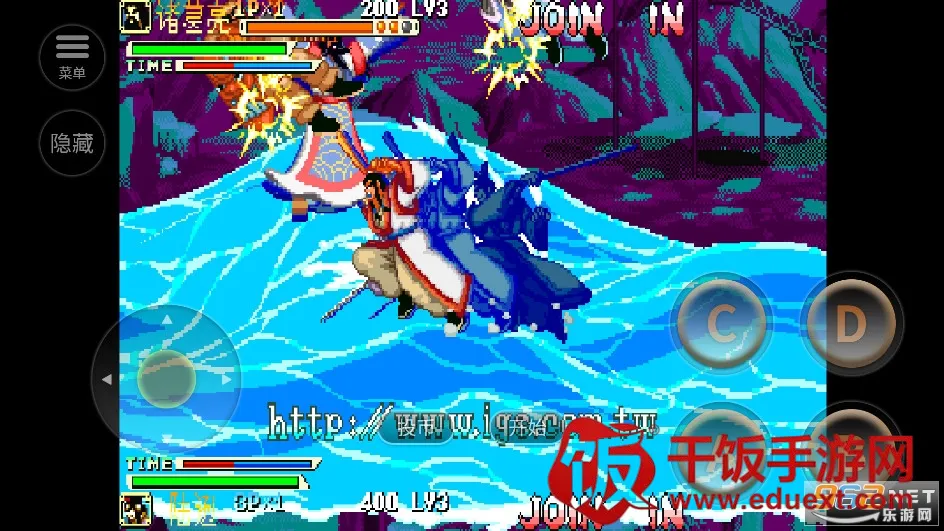Click the joystick's right arrow
This screenshot has height=531, width=944.
(x=227, y=380)
